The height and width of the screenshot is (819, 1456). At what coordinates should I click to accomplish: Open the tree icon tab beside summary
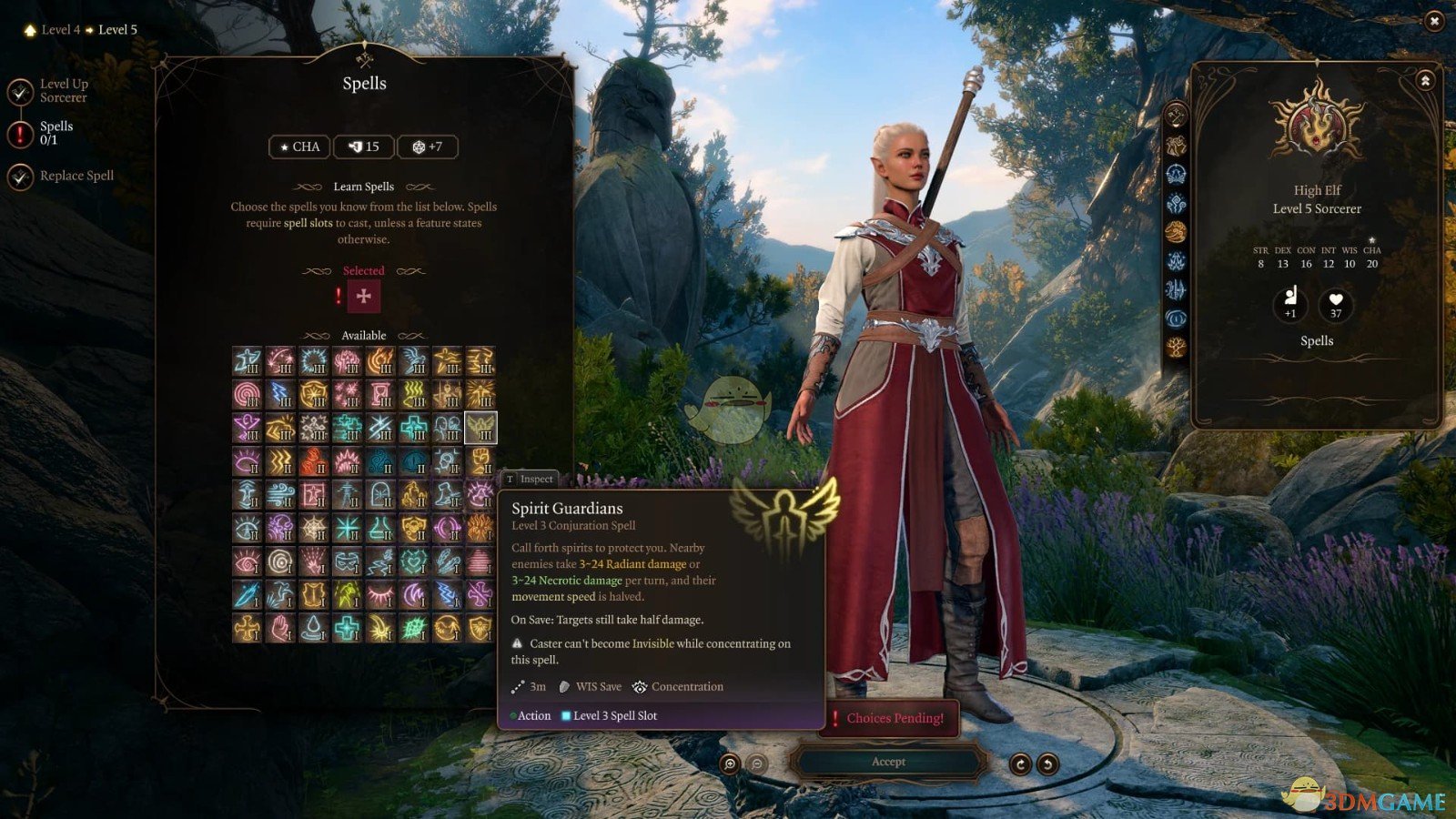1176,348
